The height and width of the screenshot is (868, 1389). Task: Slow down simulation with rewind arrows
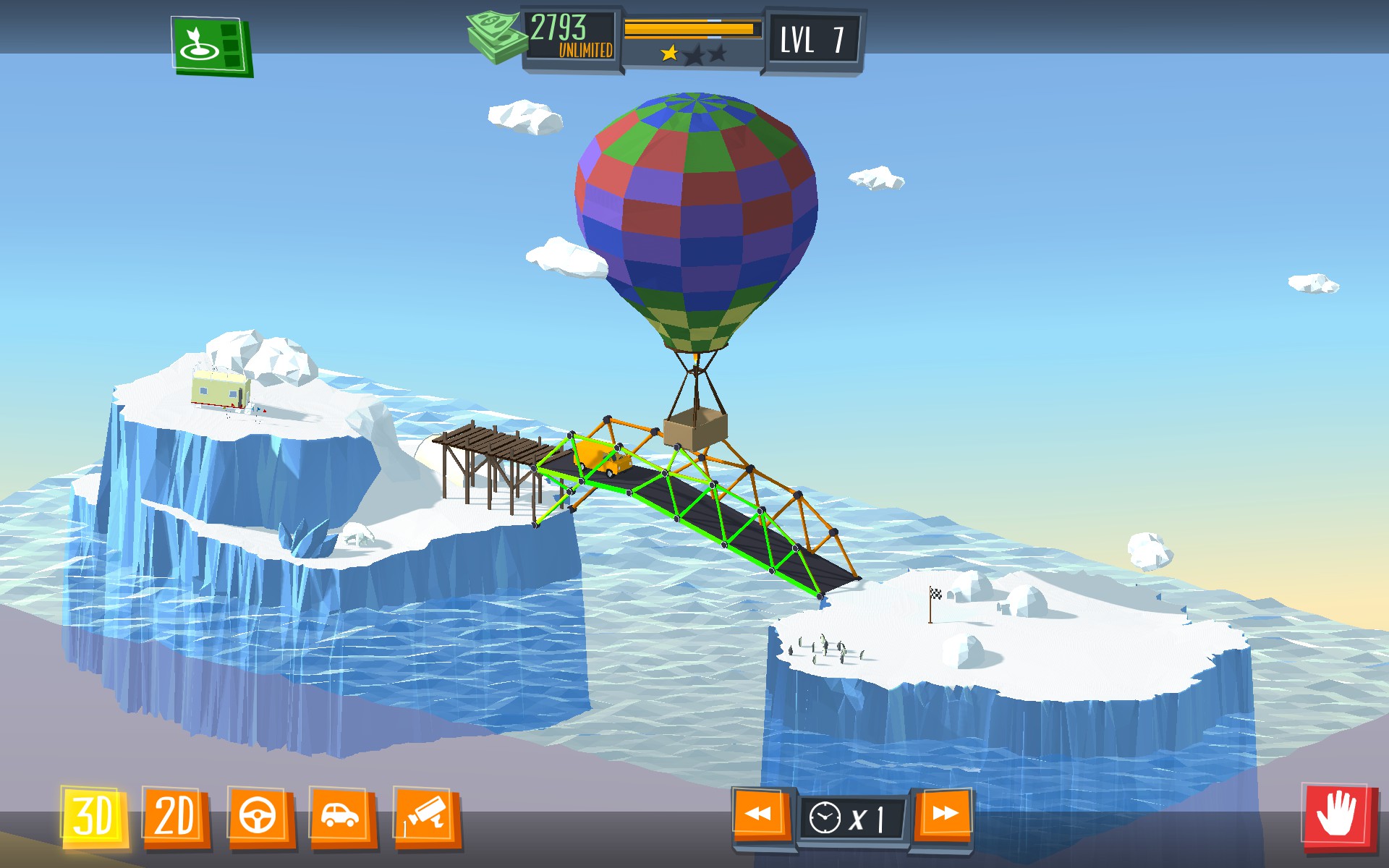(x=760, y=815)
